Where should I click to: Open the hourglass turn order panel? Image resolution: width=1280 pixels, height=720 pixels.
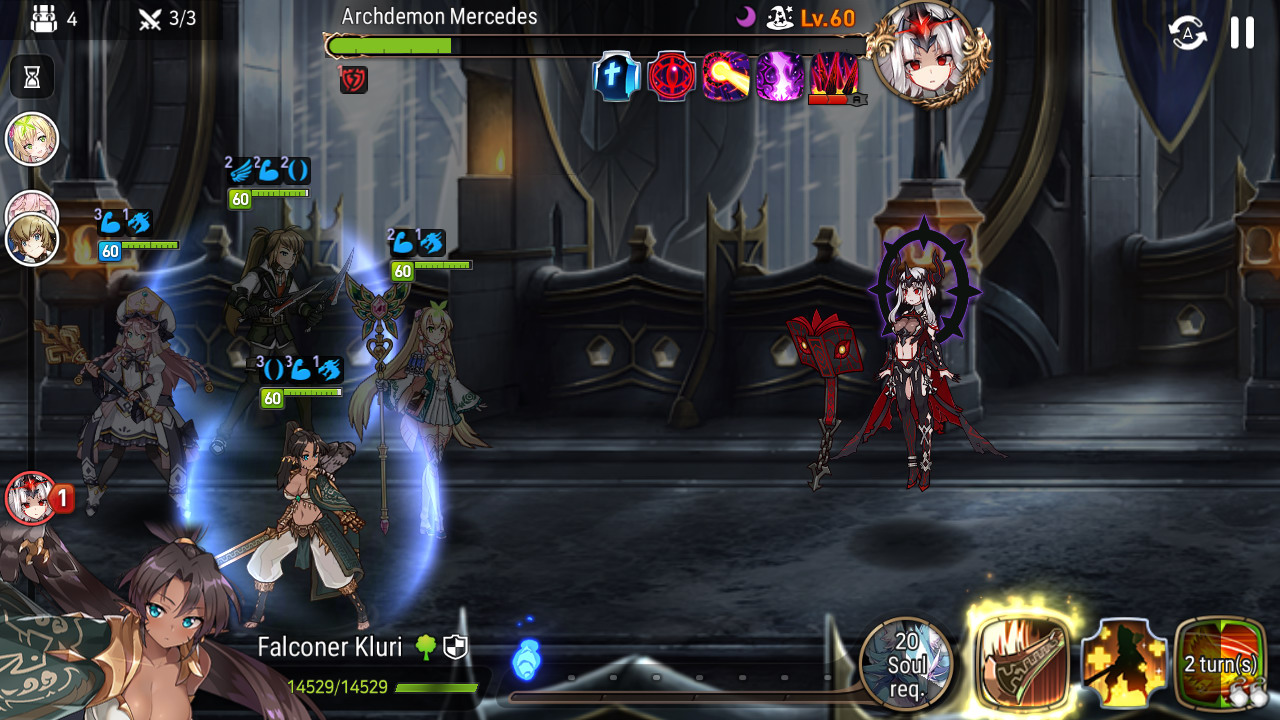(32, 77)
